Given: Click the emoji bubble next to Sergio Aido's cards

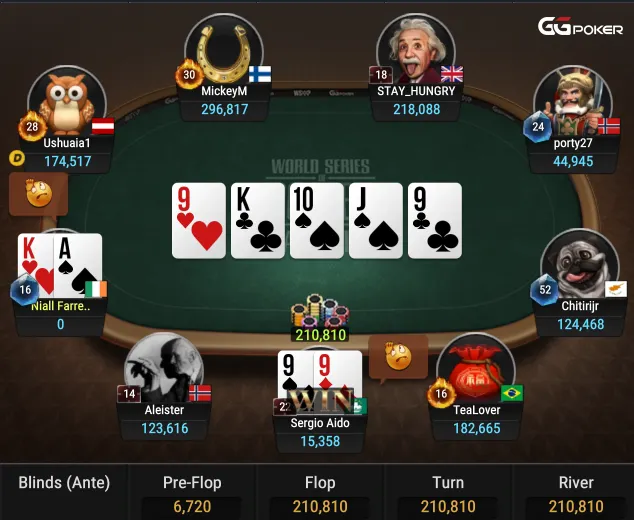Looking at the screenshot, I should click(398, 356).
